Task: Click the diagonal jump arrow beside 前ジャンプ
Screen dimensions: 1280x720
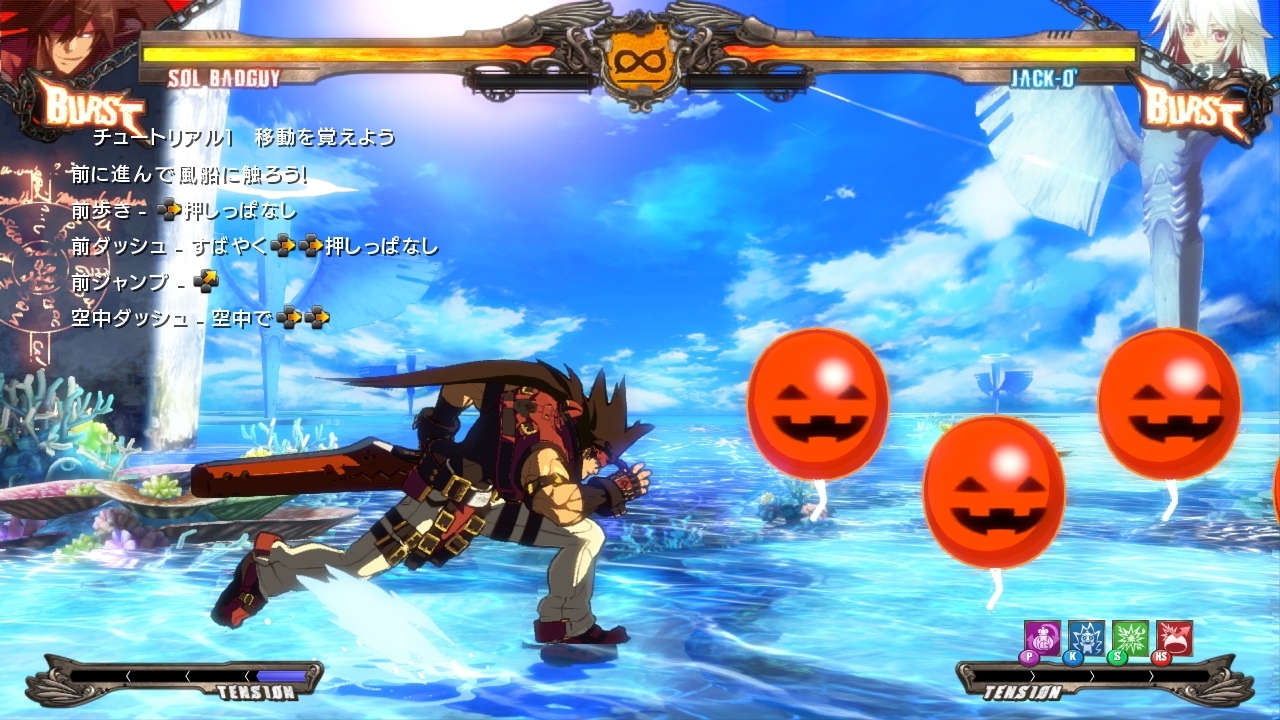Action: pyautogui.click(x=208, y=281)
